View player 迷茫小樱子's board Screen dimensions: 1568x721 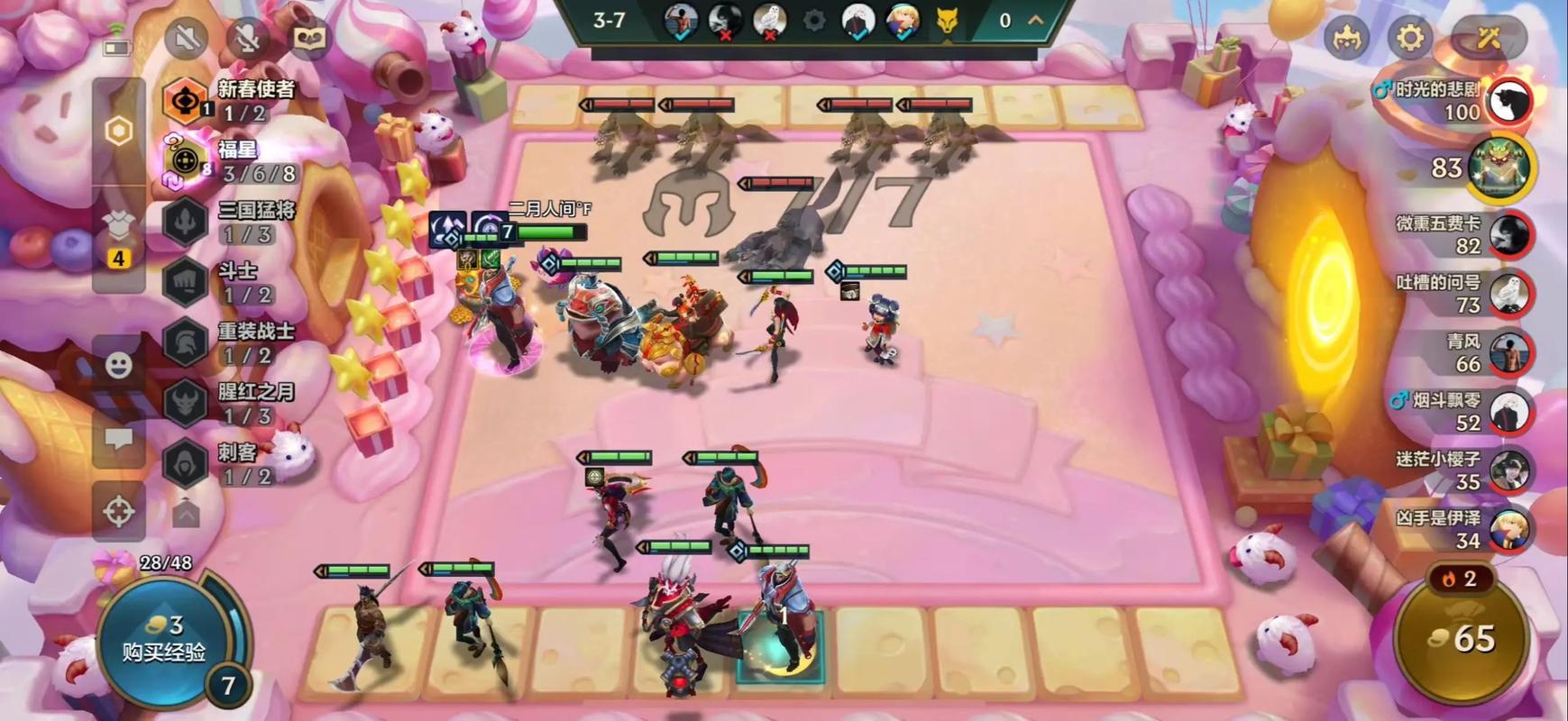[1508, 470]
